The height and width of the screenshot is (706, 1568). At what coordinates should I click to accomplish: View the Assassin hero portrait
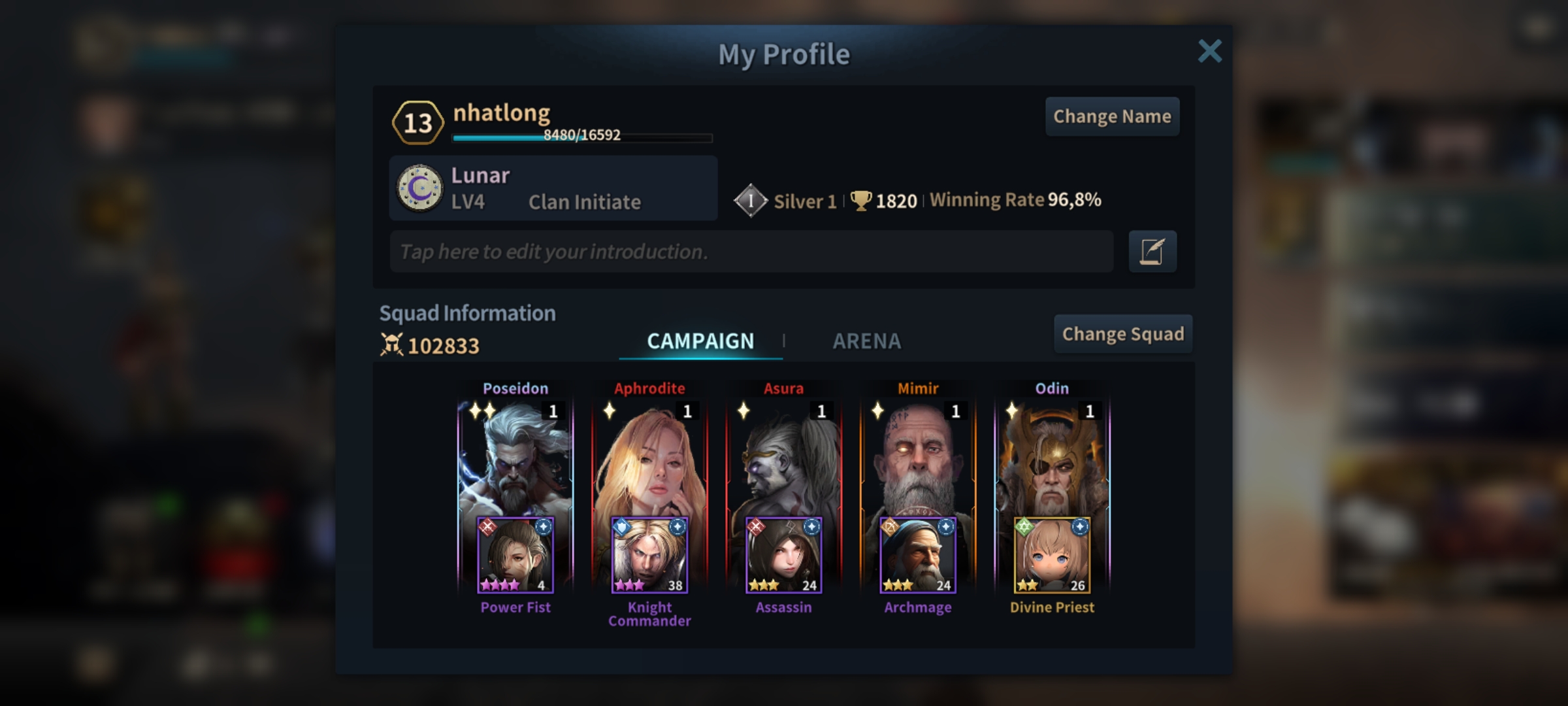(783, 556)
